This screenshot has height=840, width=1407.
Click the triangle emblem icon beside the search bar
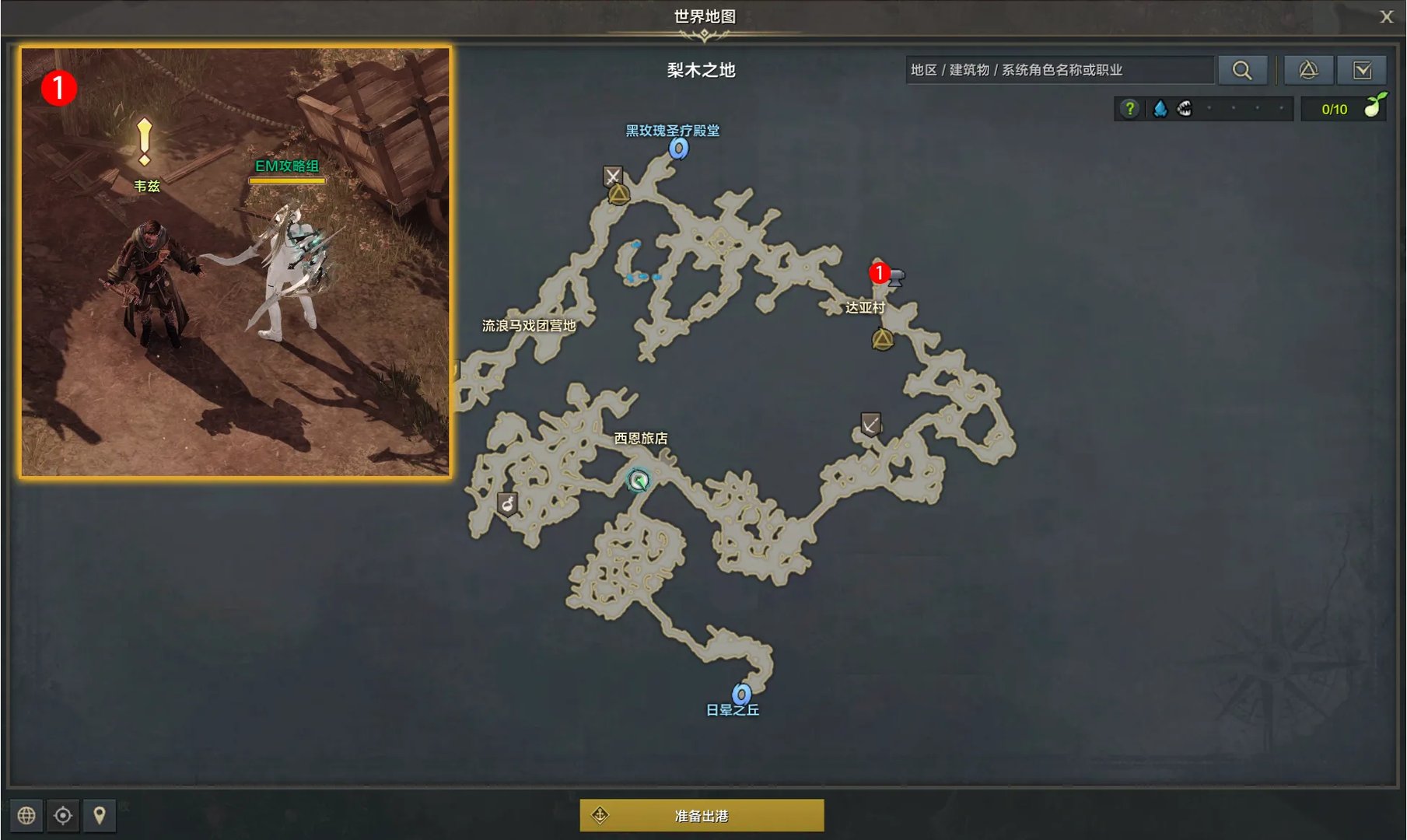tap(1310, 69)
